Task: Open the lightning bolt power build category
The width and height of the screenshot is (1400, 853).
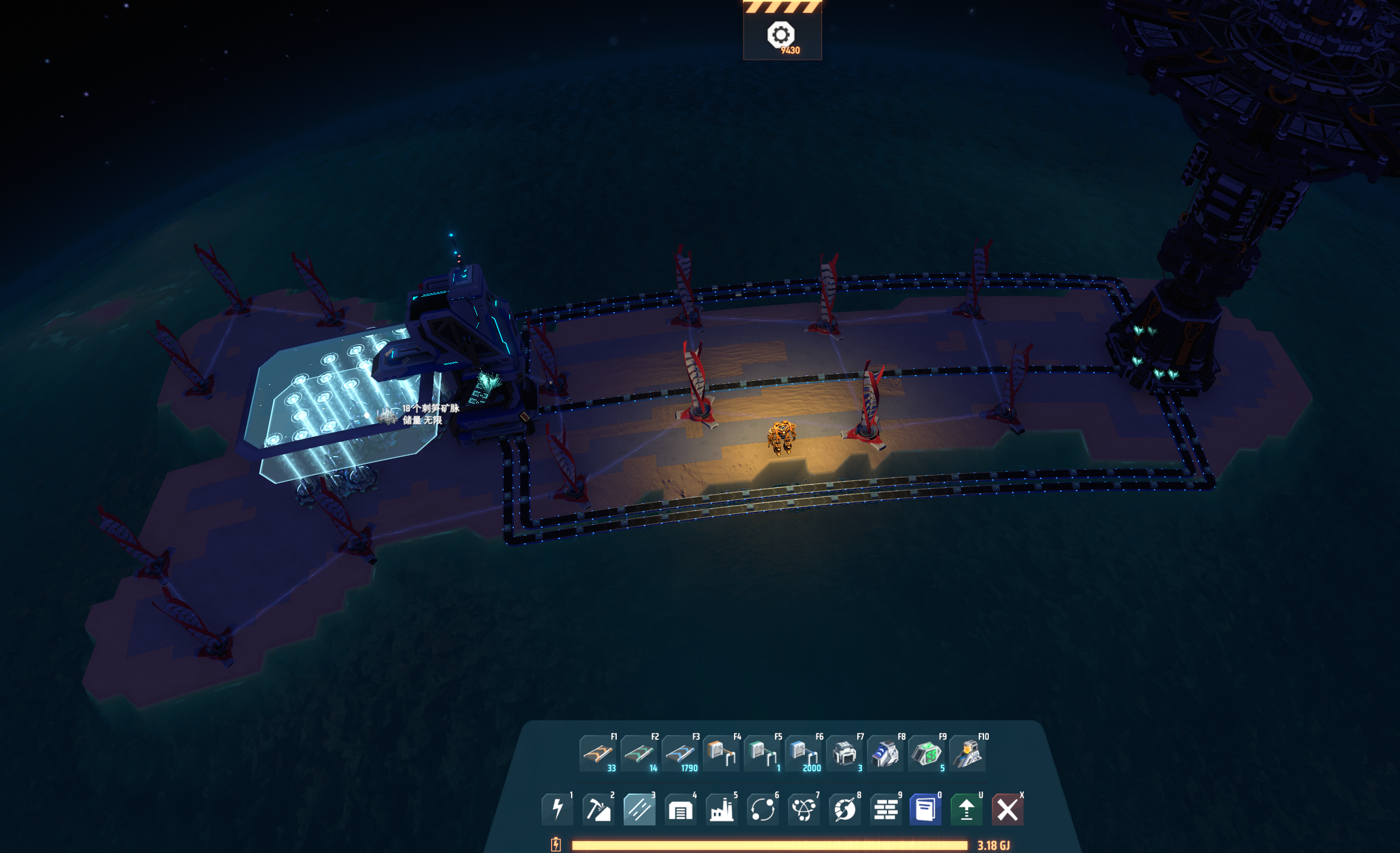Action: tap(557, 809)
